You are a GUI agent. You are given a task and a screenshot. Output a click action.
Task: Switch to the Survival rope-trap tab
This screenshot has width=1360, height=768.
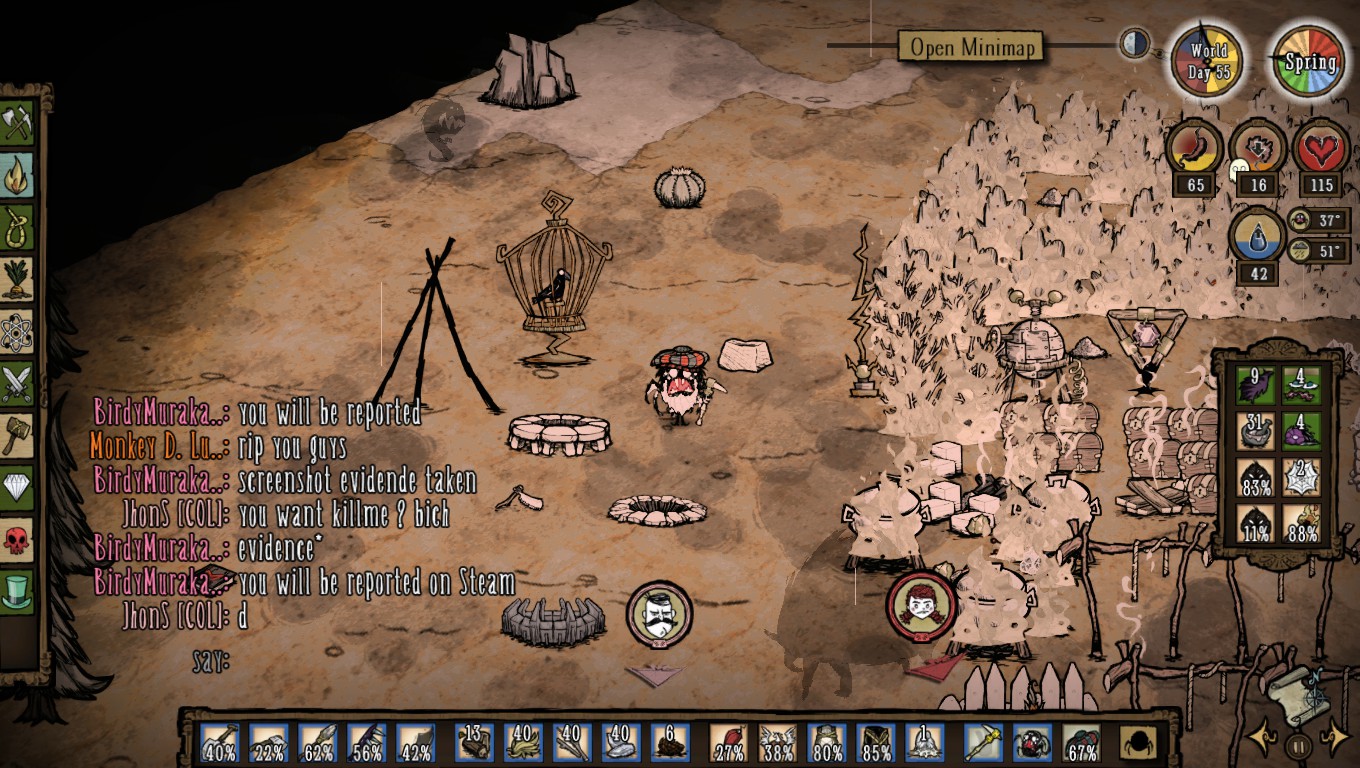click(x=18, y=227)
